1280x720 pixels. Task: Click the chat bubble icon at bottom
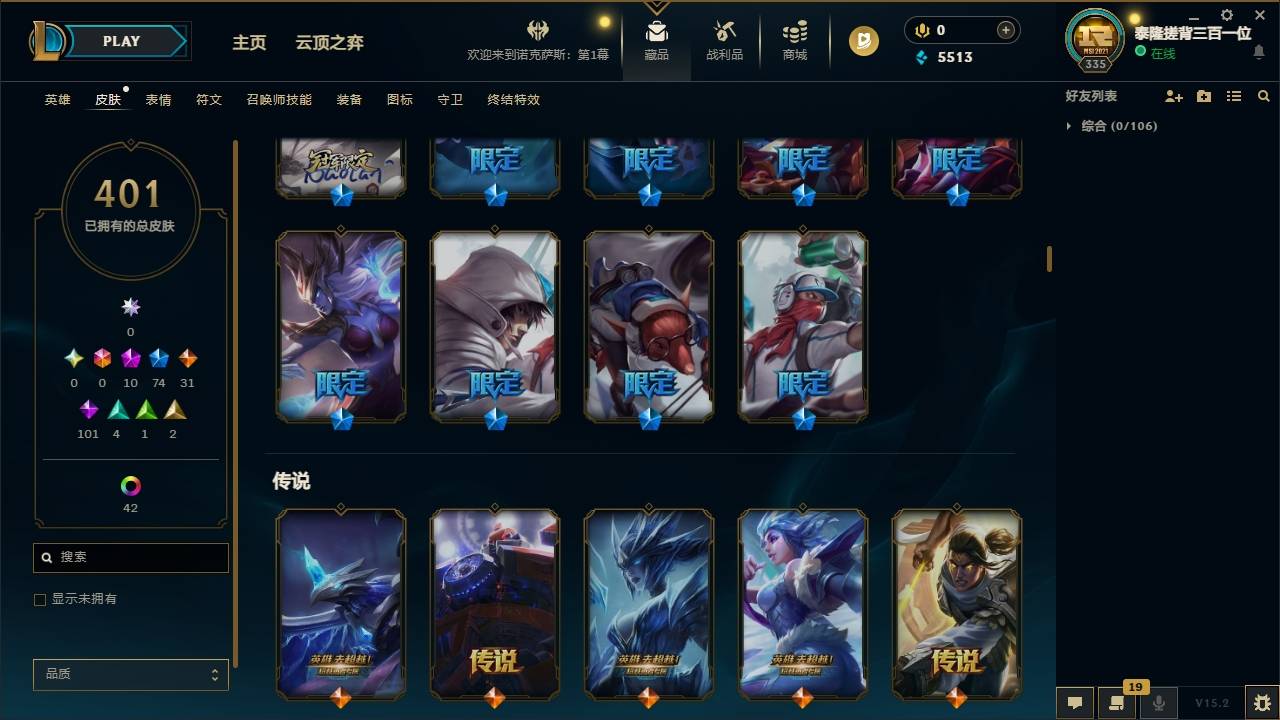click(1075, 703)
